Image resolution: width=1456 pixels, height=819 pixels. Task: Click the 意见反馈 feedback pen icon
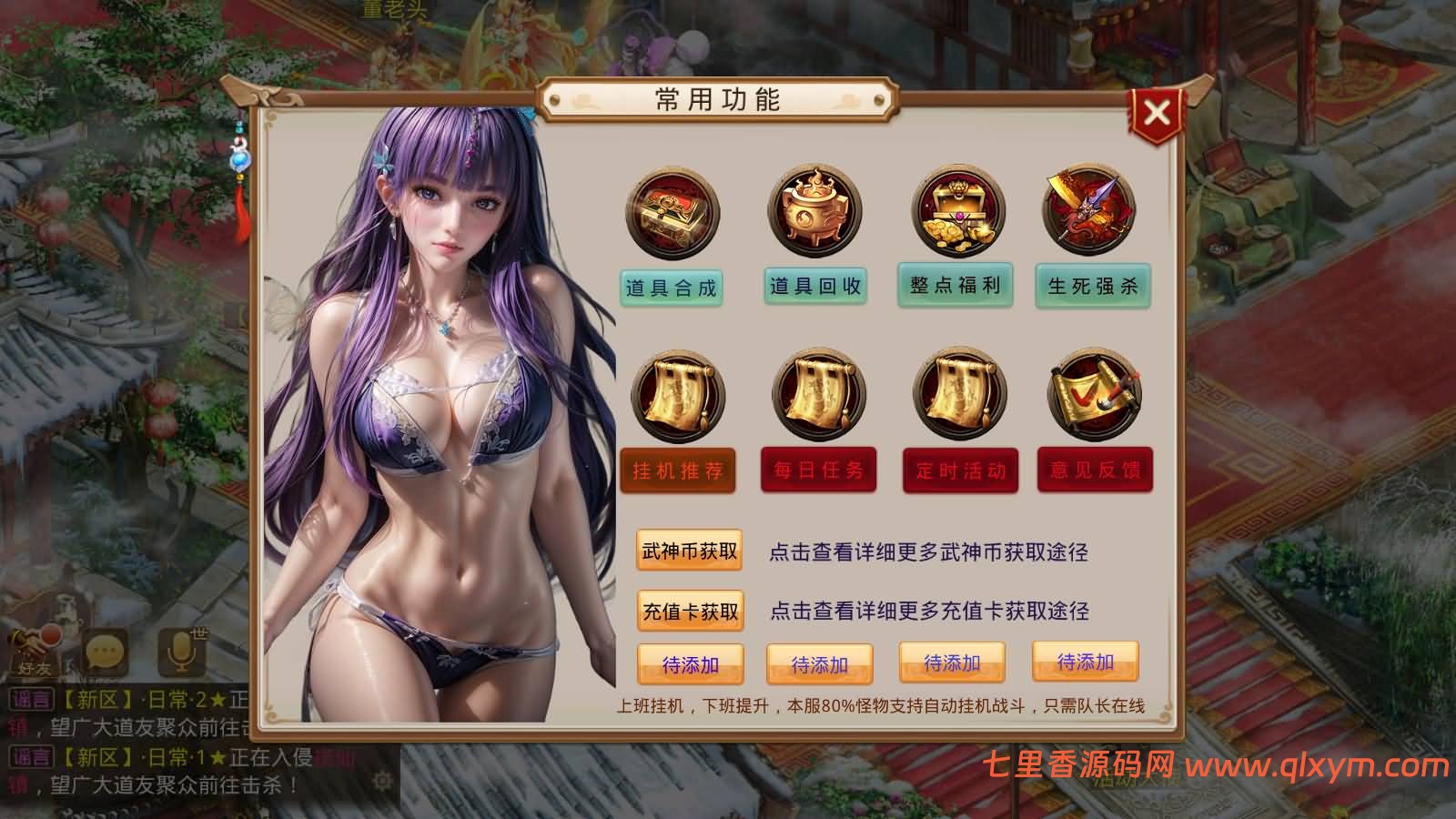1089,394
